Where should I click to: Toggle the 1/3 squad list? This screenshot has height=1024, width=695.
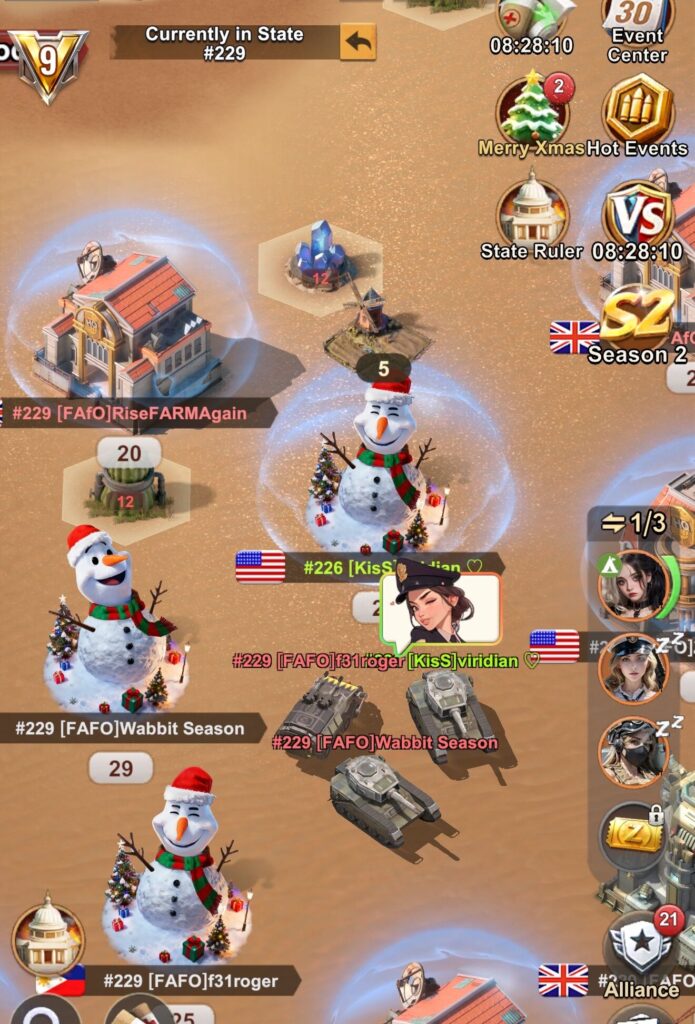pos(633,522)
